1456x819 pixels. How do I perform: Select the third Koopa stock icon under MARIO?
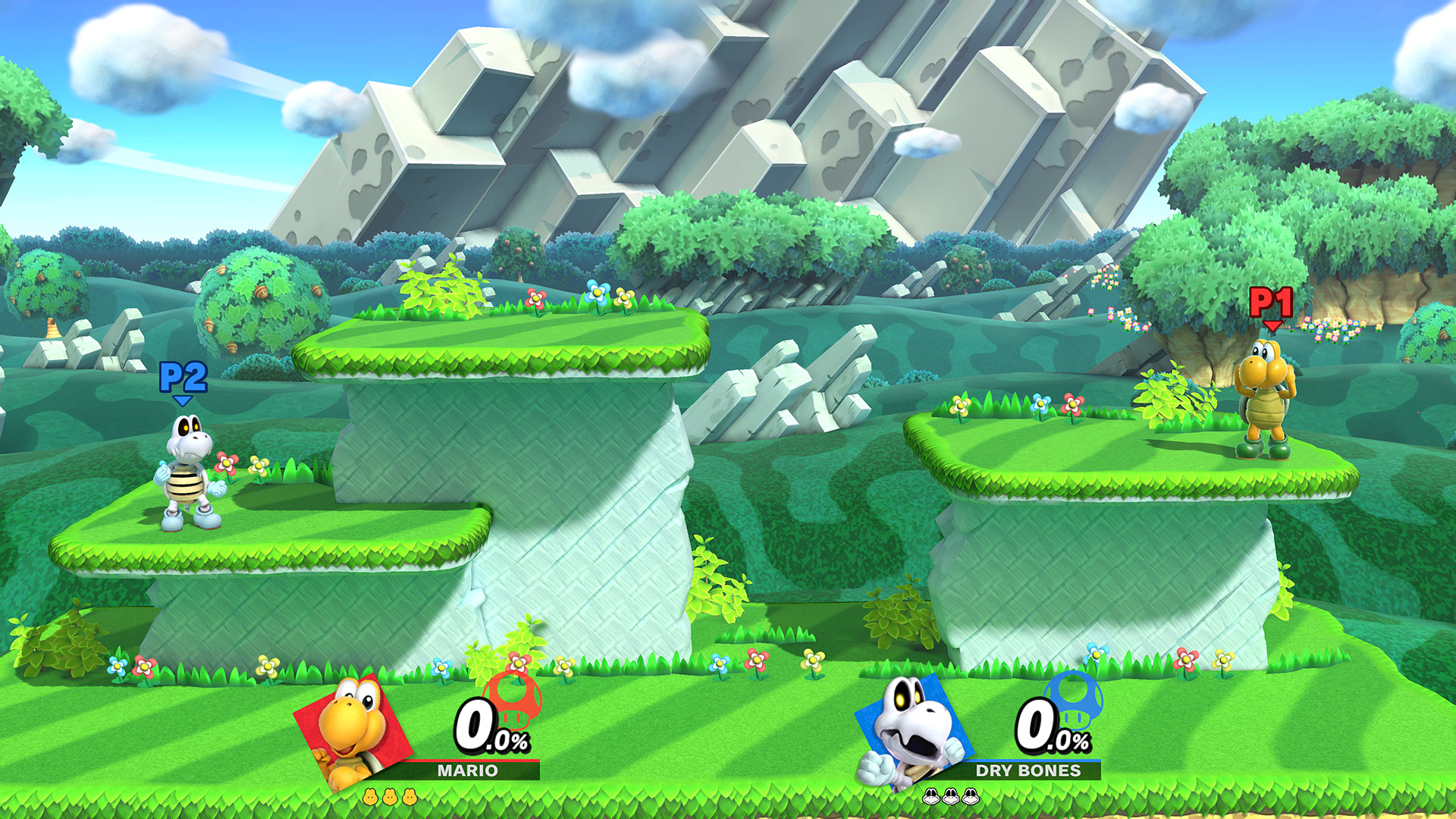pos(409,798)
